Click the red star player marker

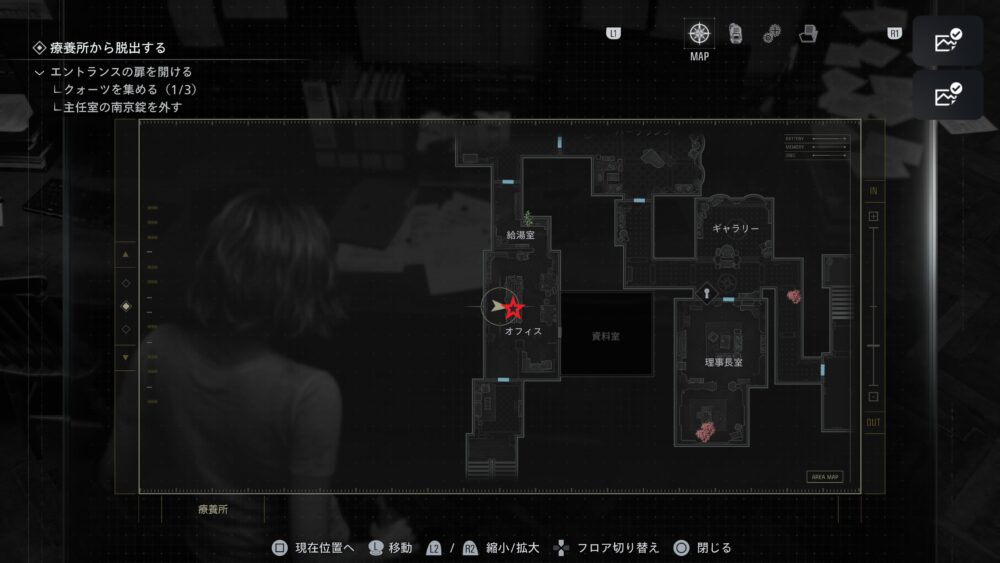coord(513,308)
